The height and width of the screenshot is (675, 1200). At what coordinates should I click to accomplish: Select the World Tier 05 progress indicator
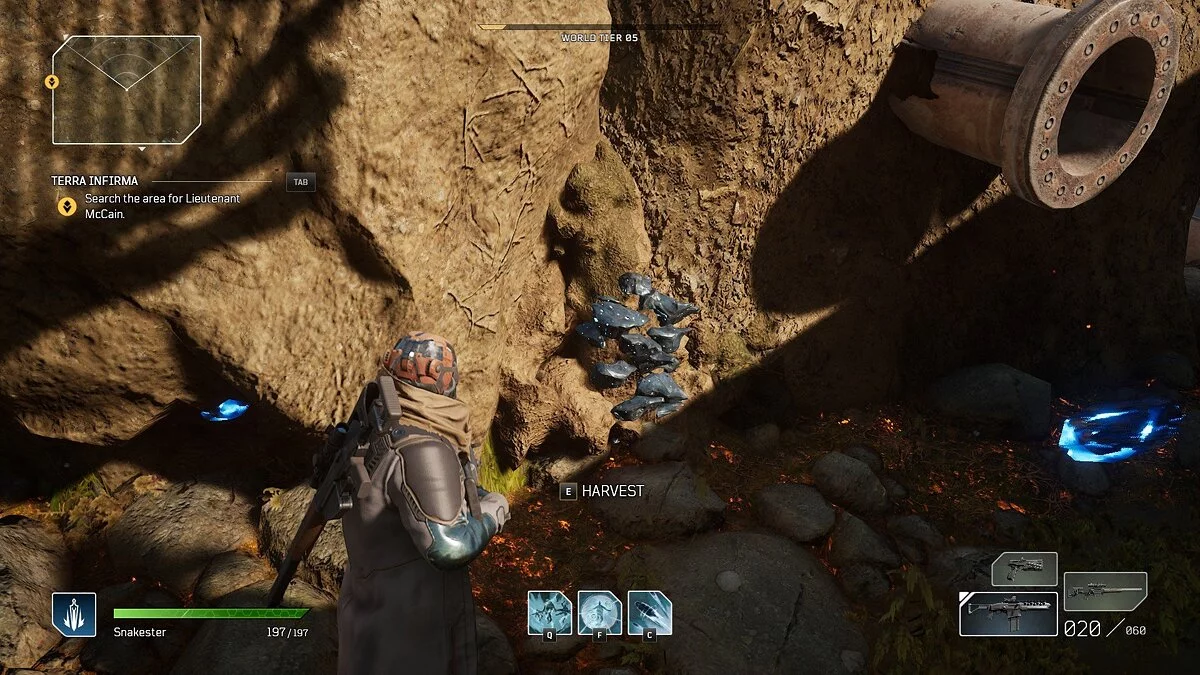(599, 32)
